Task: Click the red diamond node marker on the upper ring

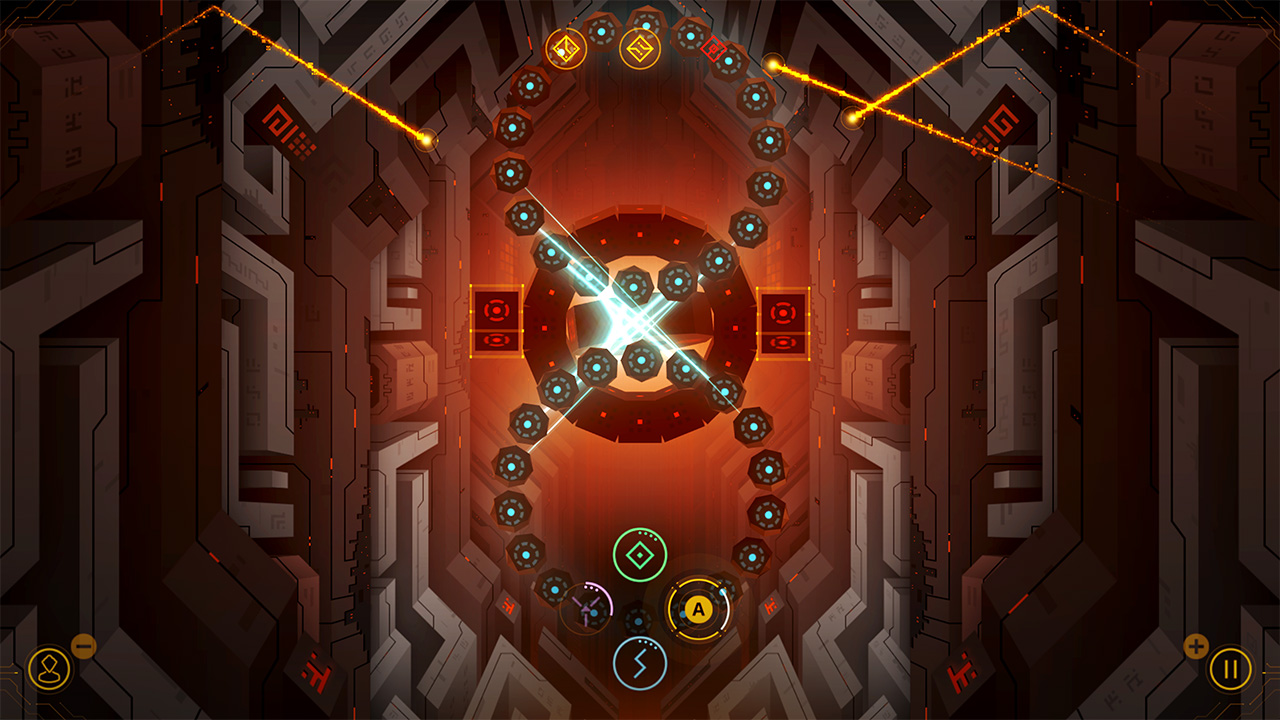Action: click(712, 47)
